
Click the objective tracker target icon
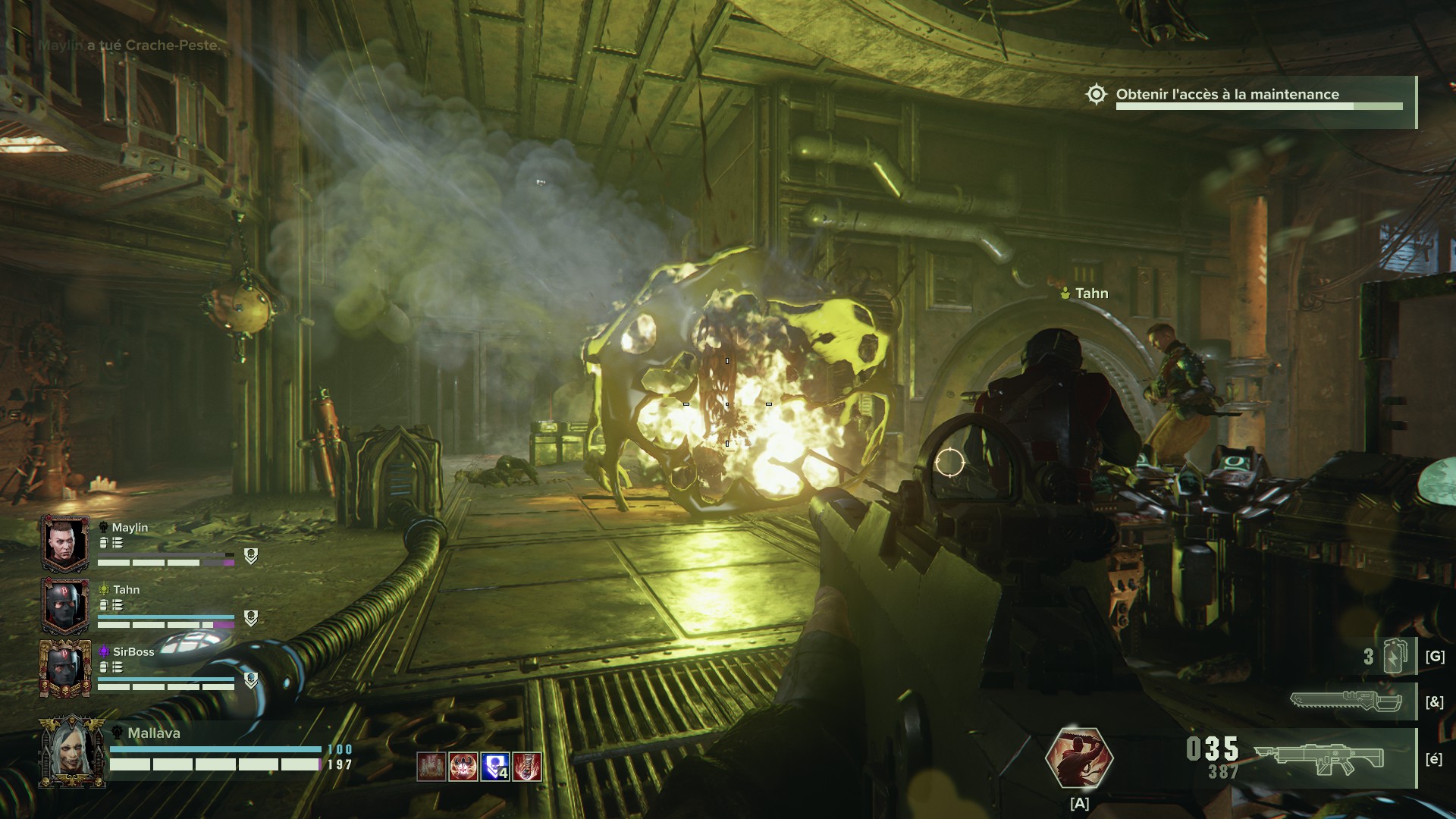(x=1096, y=95)
